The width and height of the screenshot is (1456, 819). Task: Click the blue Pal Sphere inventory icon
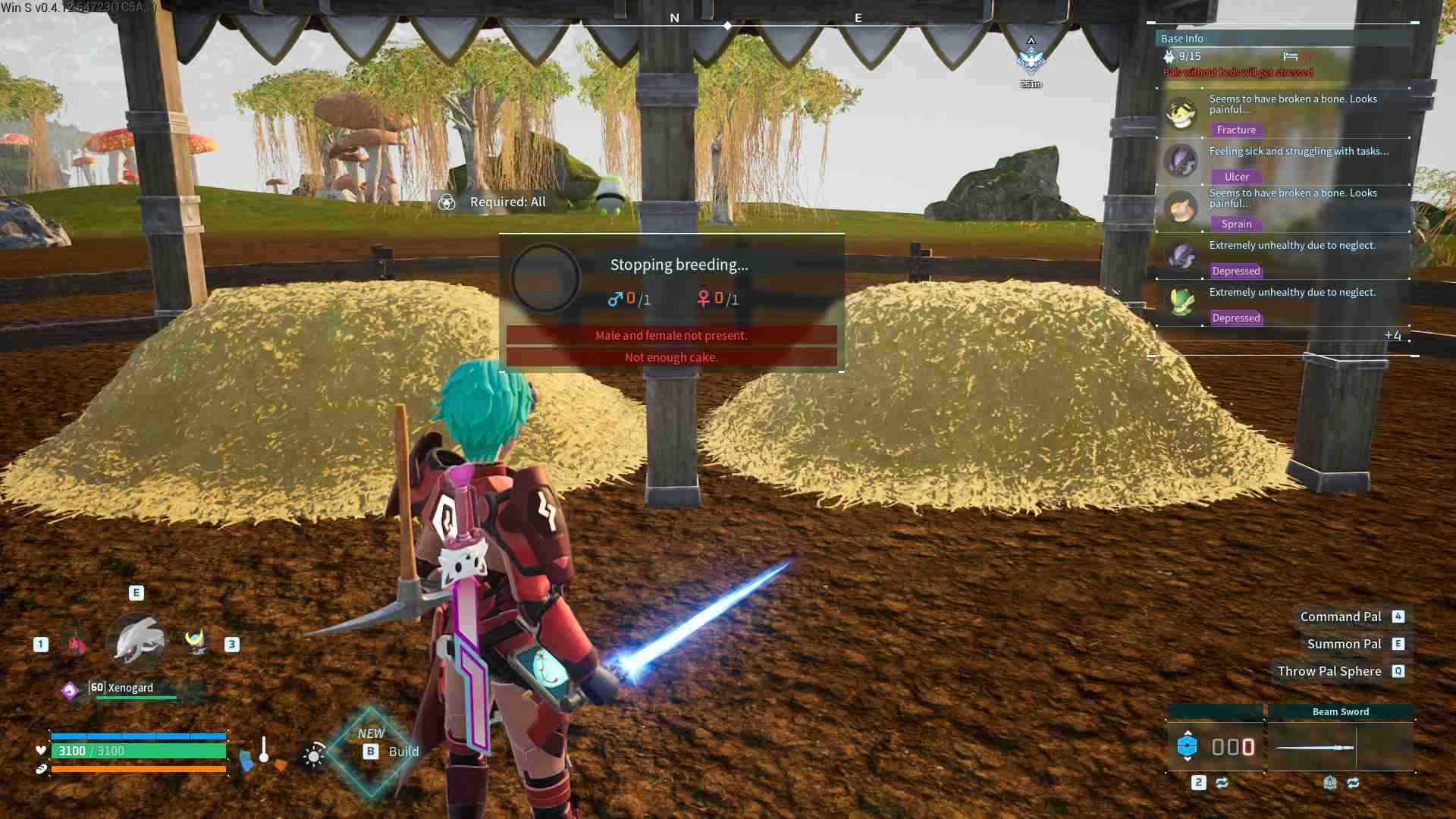pyautogui.click(x=1188, y=746)
